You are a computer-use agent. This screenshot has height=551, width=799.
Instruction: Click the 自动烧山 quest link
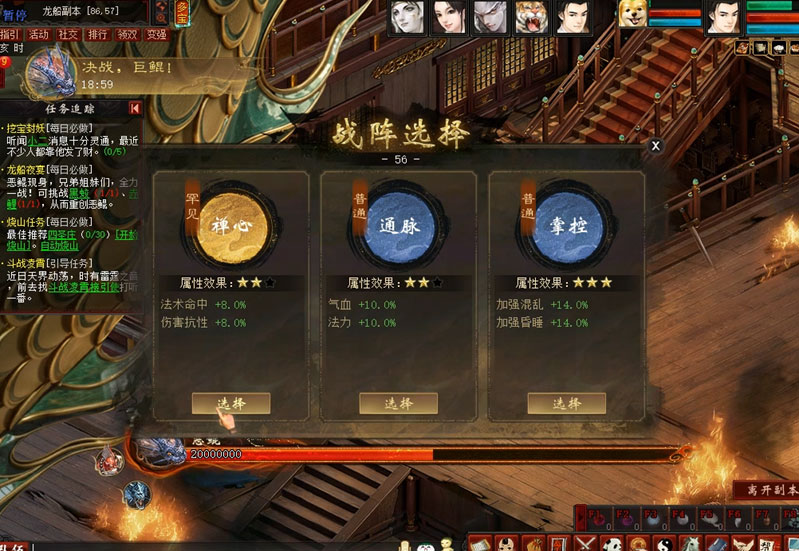(61, 245)
